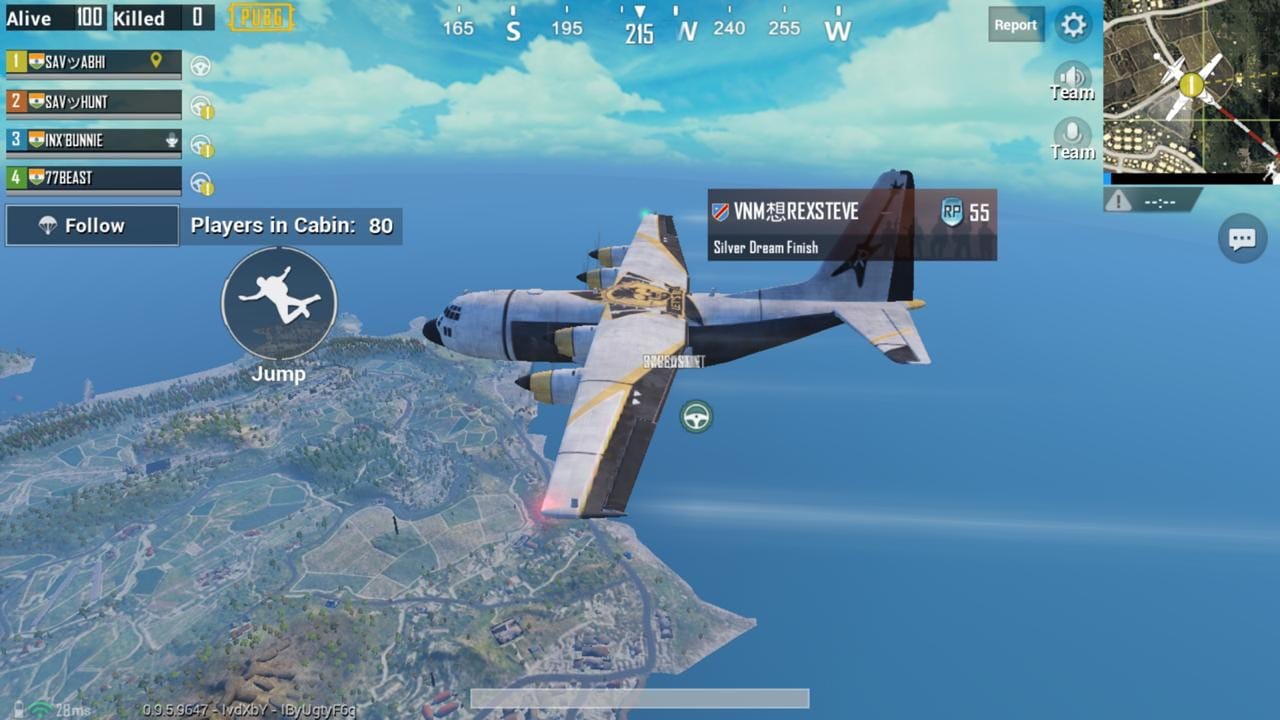Tap the steering wheel icon below the plane
1280x720 pixels.
point(696,416)
